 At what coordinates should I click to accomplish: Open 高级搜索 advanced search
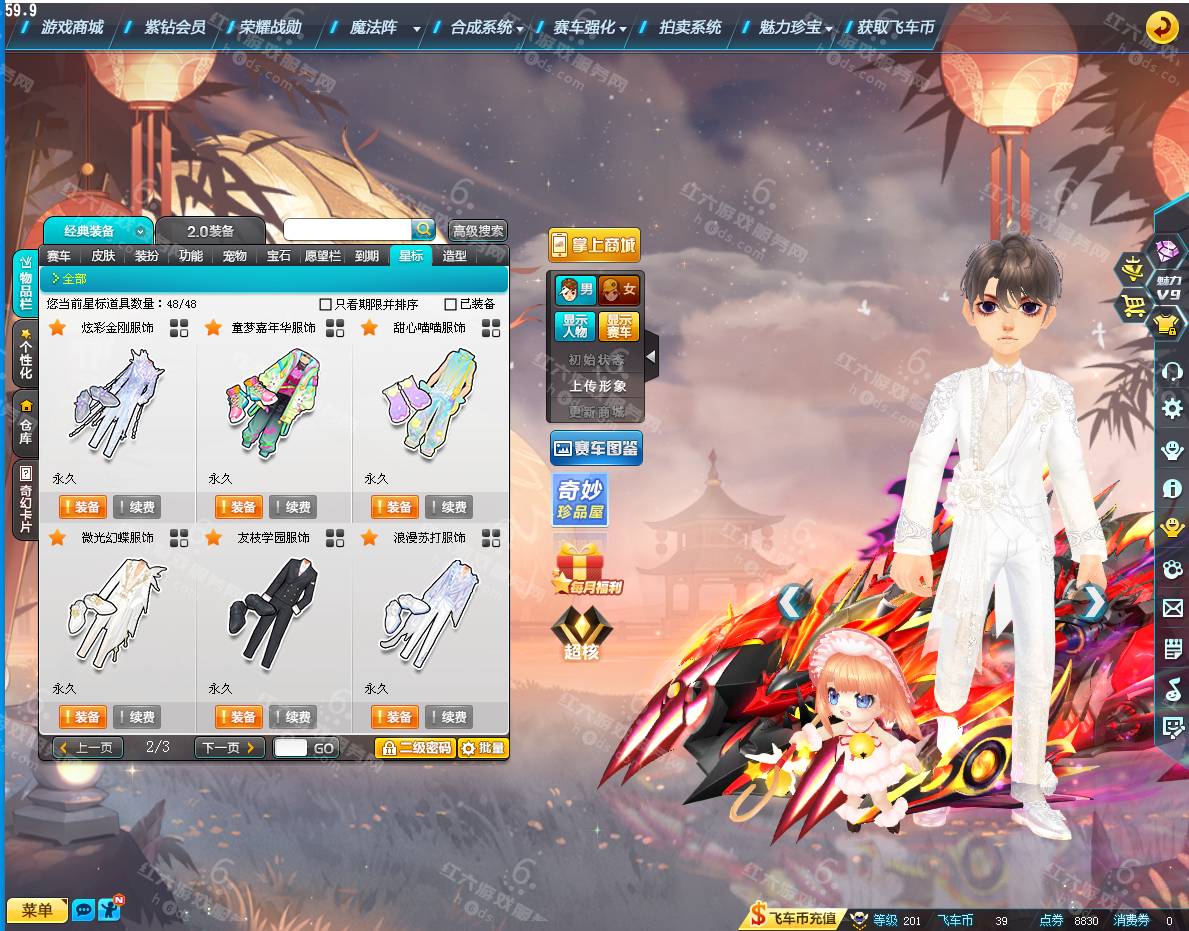click(478, 231)
